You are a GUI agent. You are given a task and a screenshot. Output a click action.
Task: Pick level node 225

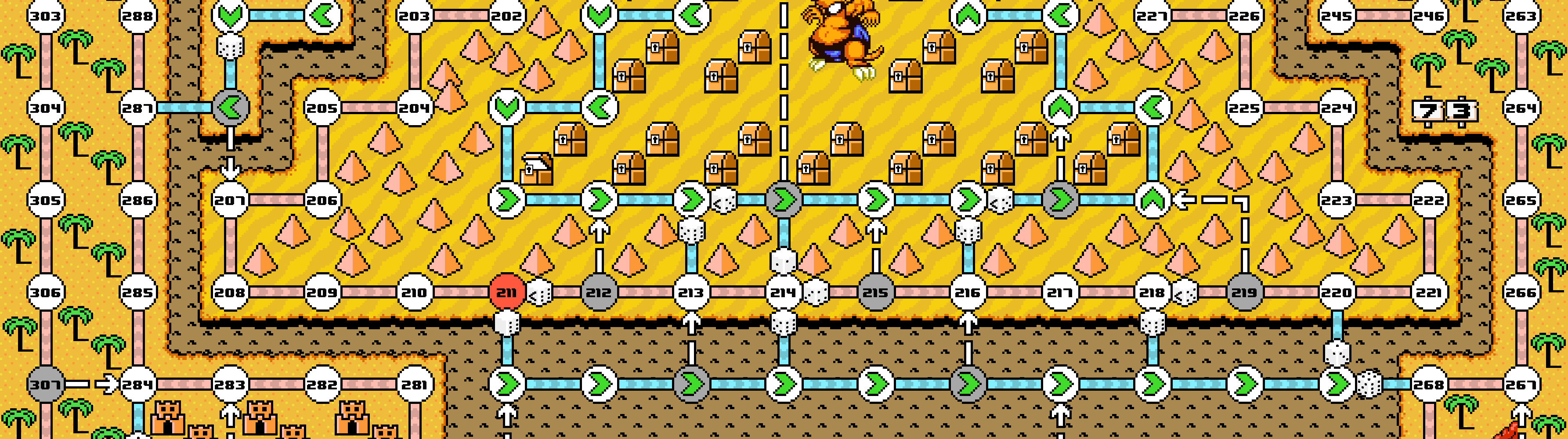1244,108
